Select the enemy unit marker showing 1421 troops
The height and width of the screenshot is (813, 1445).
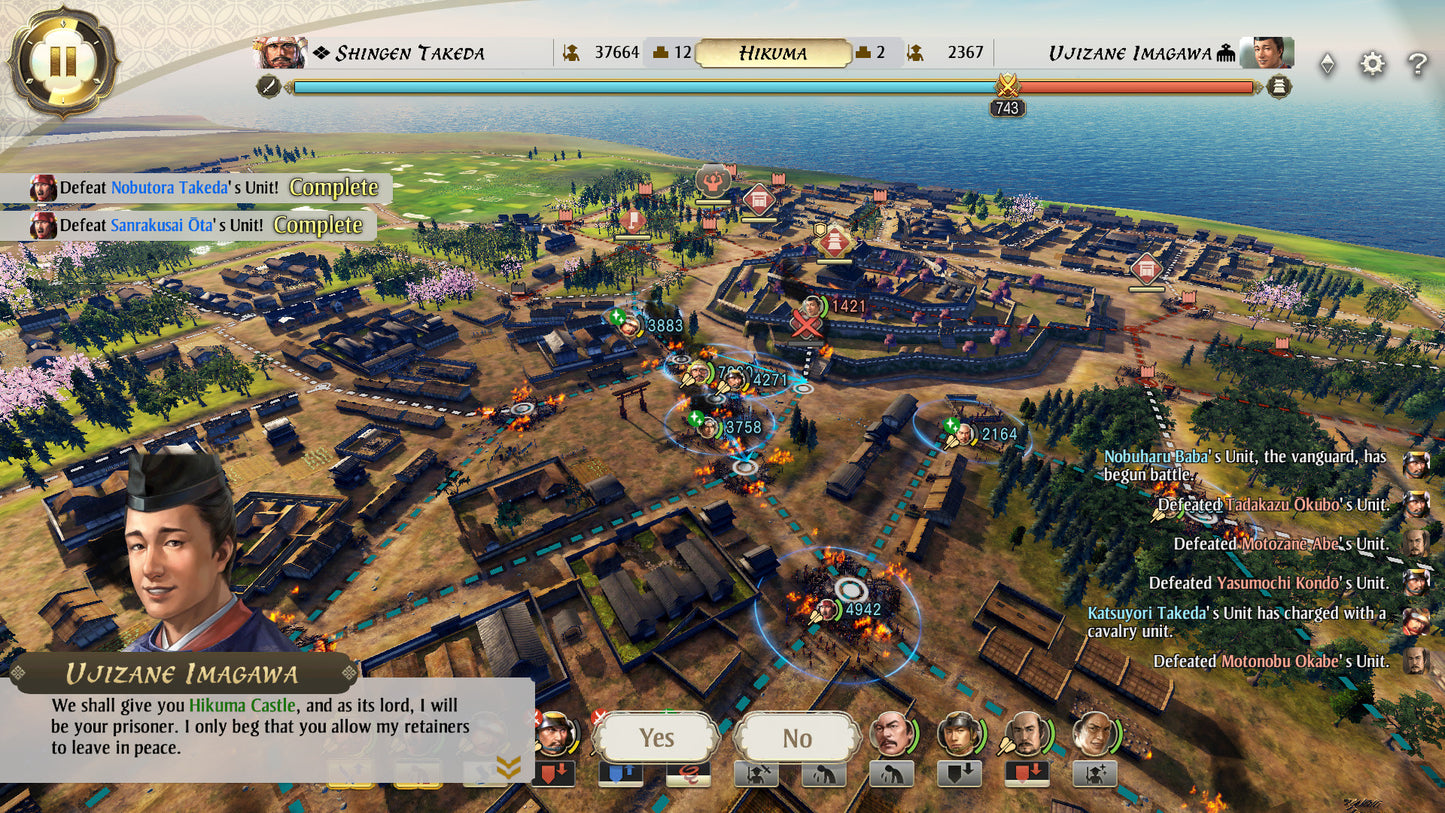click(x=814, y=307)
